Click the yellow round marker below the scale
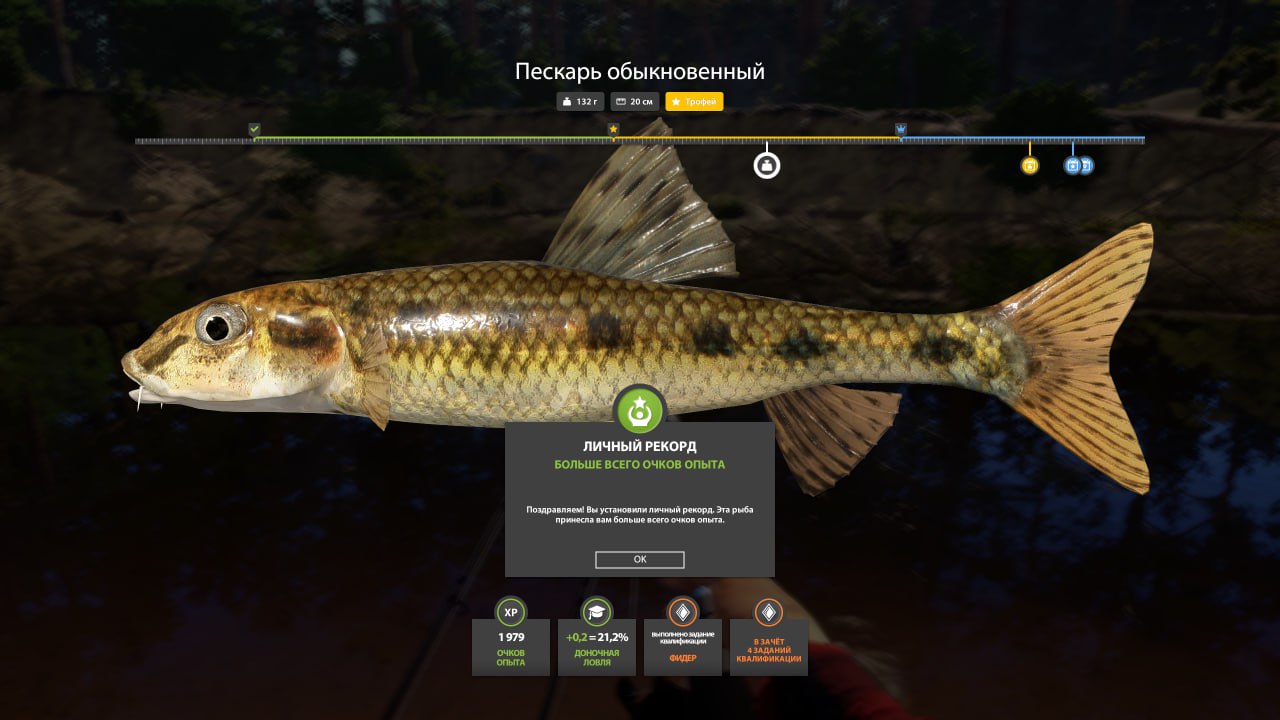 (x=1030, y=165)
